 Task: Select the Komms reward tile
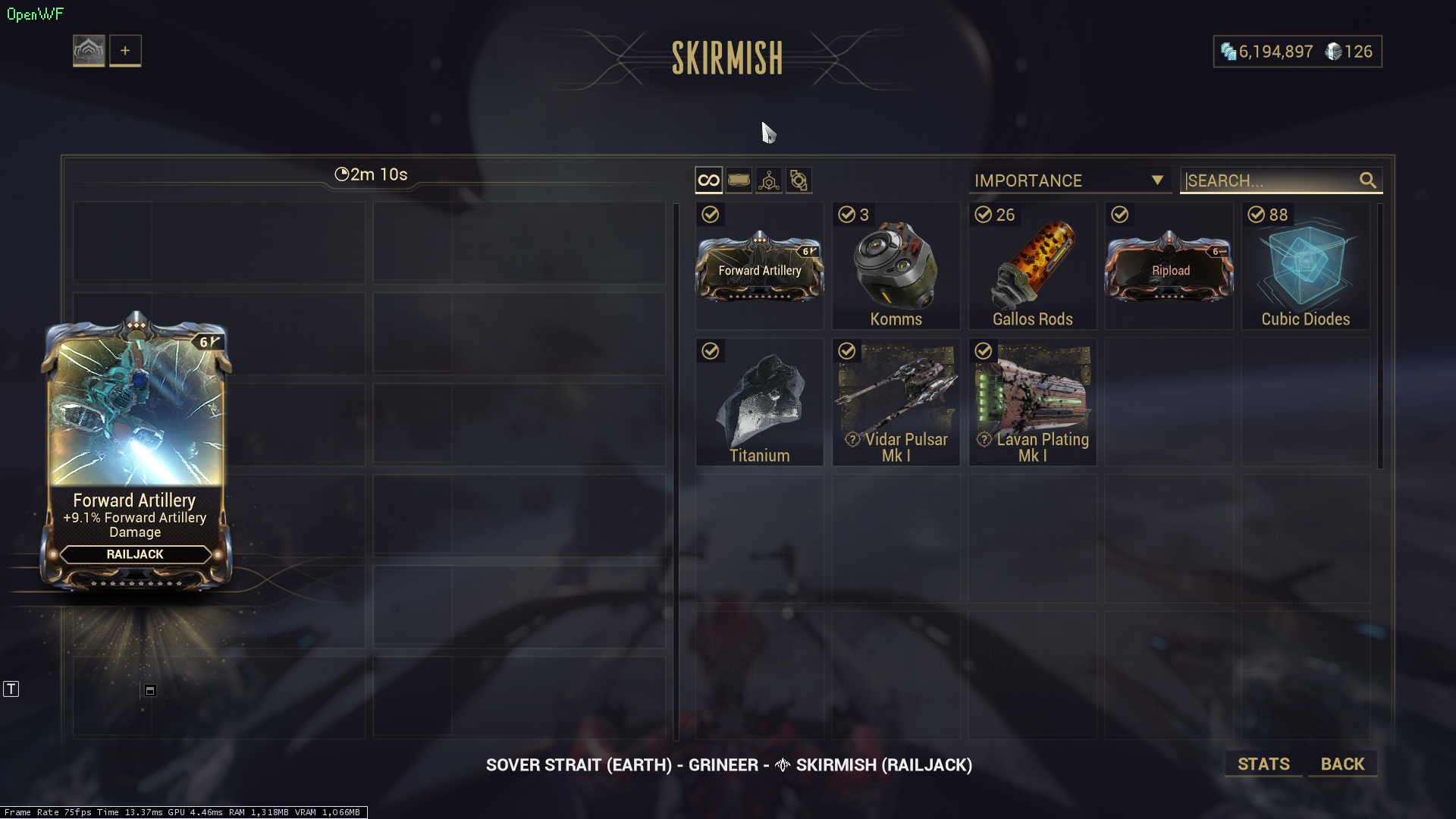[896, 266]
